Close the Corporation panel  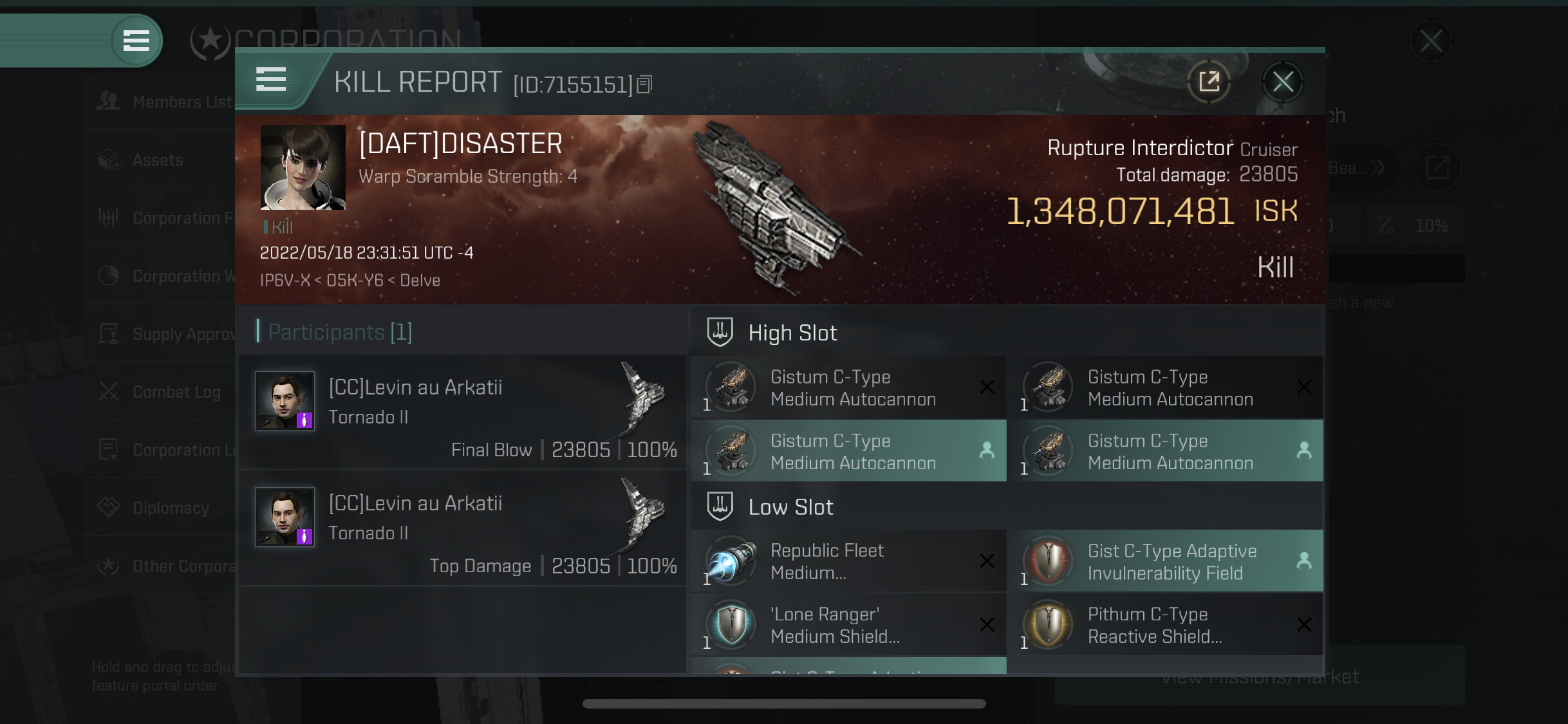pos(1430,41)
